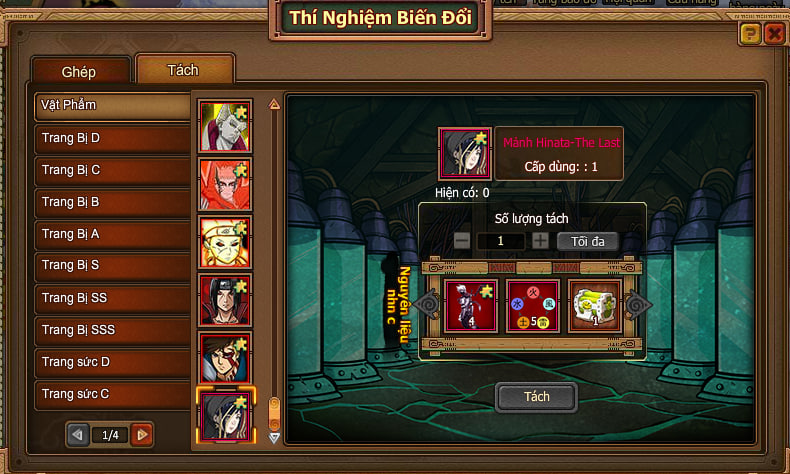Open the question mark help button

[750, 34]
